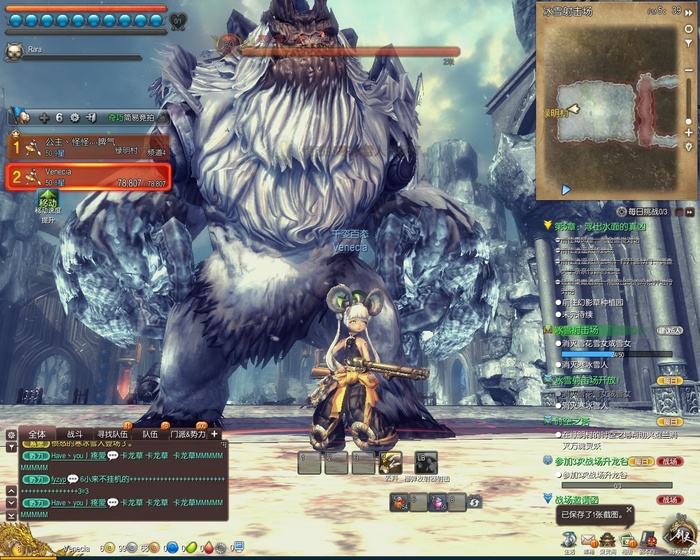Viewport: 700px width, 560px height.
Task: Open chat settings gear icon
Action: (x=11, y=435)
